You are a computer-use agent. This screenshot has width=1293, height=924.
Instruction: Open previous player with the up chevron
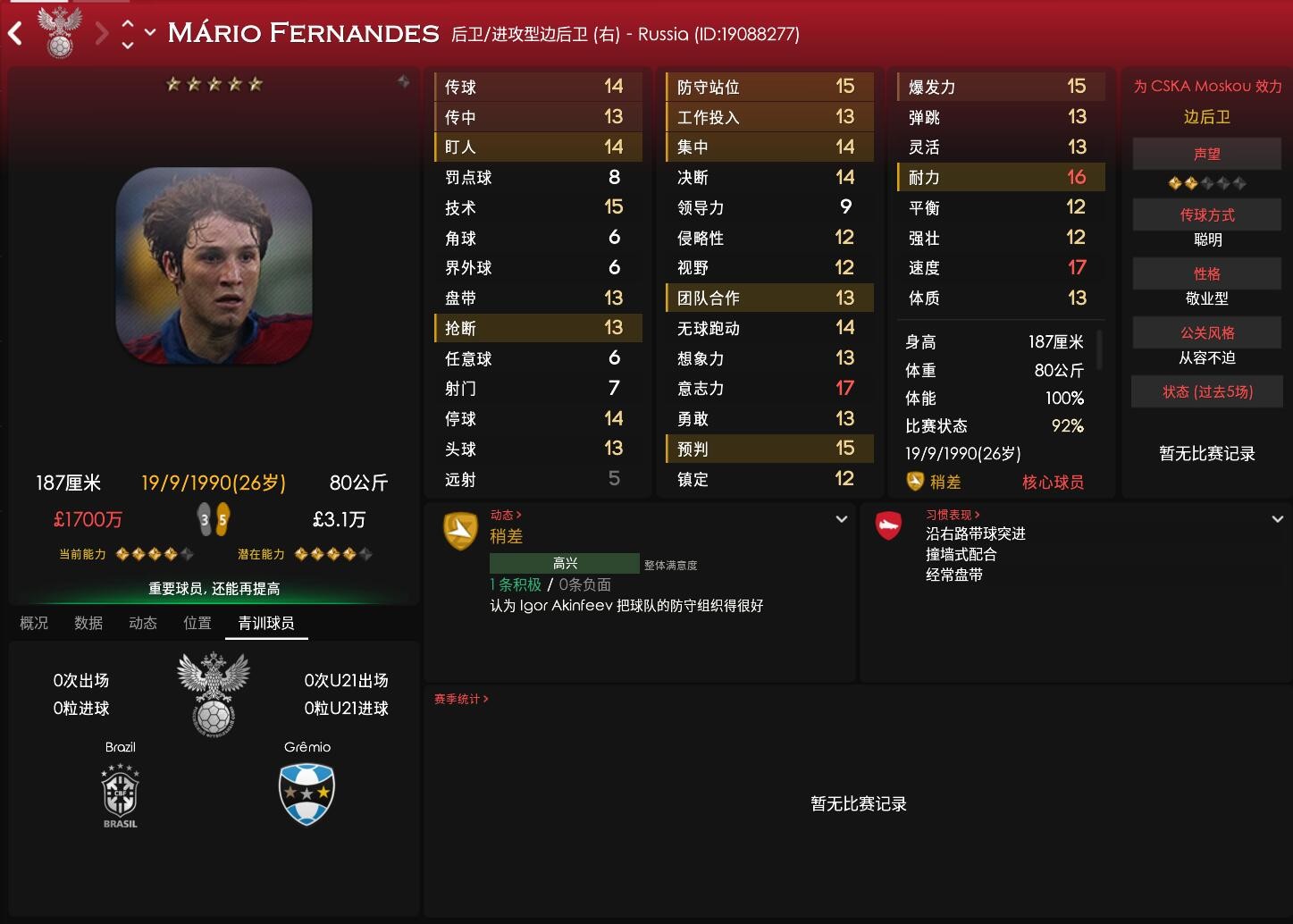click(x=127, y=24)
